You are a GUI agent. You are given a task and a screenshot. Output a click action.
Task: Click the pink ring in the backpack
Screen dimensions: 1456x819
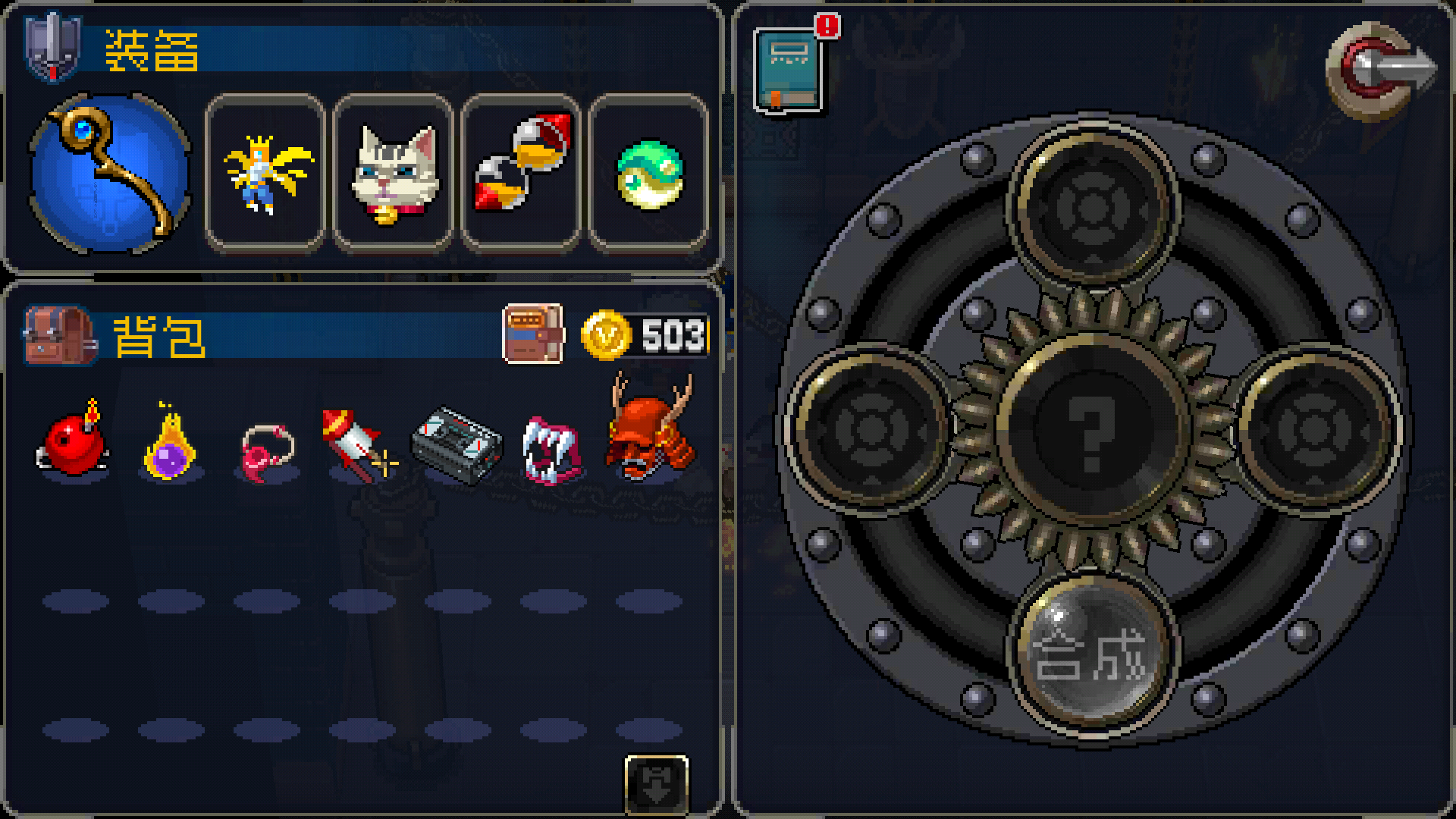click(x=269, y=449)
